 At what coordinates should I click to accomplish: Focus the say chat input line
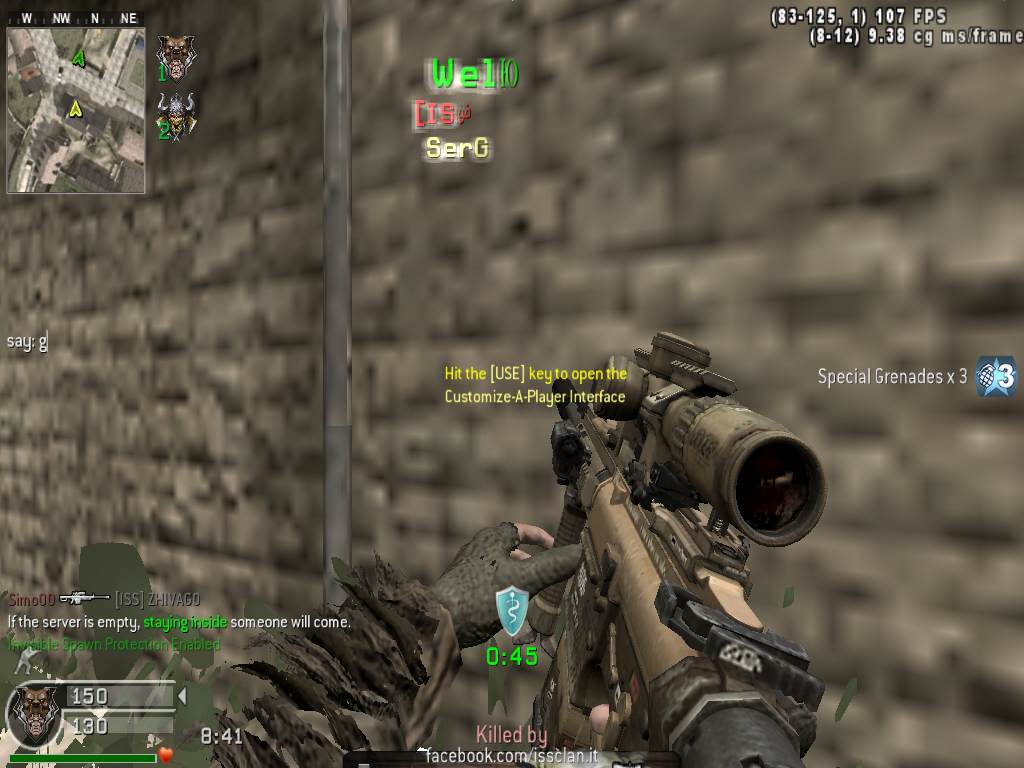[27, 342]
